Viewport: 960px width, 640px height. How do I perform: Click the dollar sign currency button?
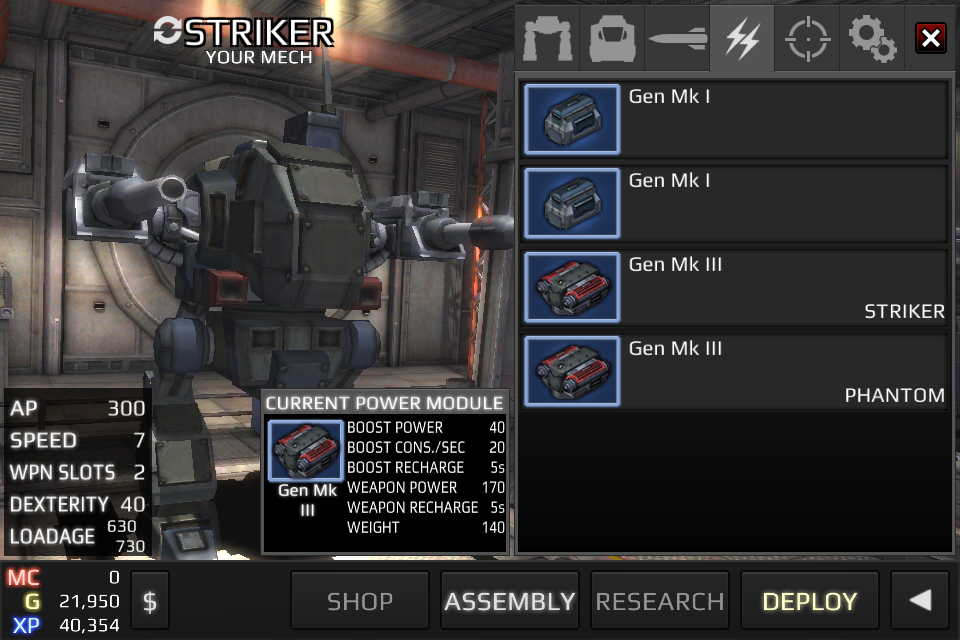click(x=150, y=601)
